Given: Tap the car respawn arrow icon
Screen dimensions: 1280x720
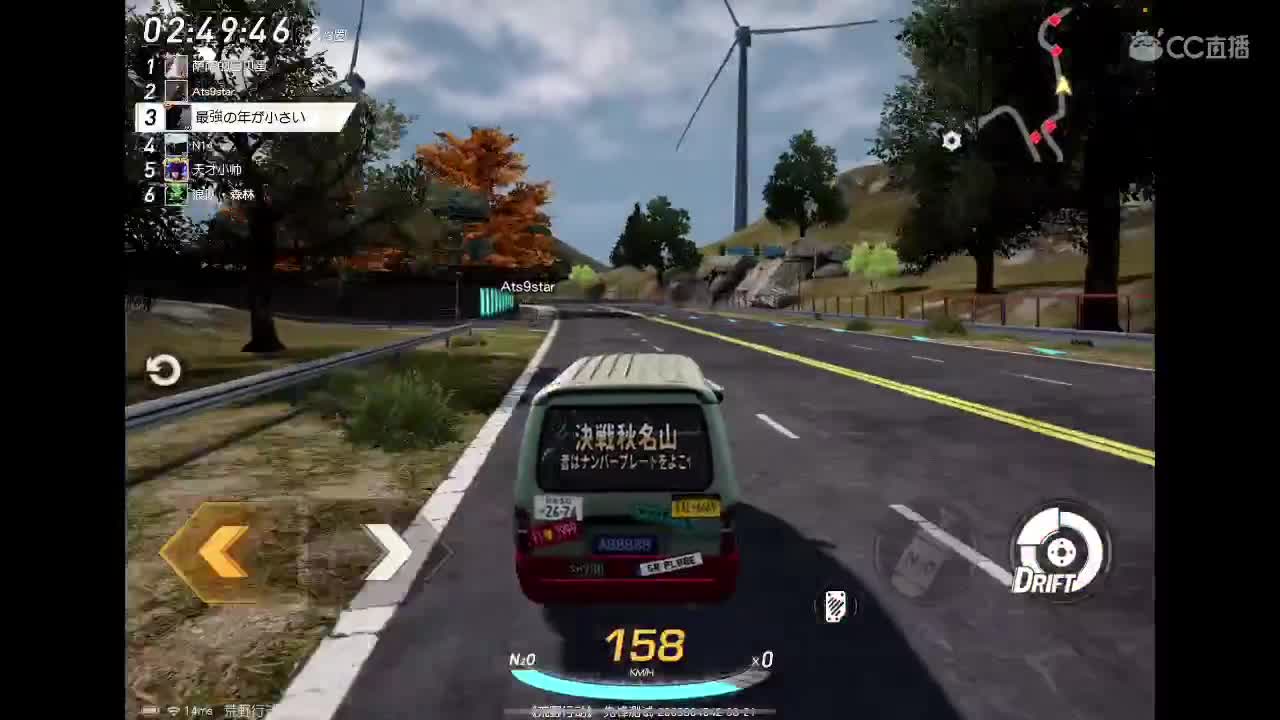Looking at the screenshot, I should tap(164, 370).
